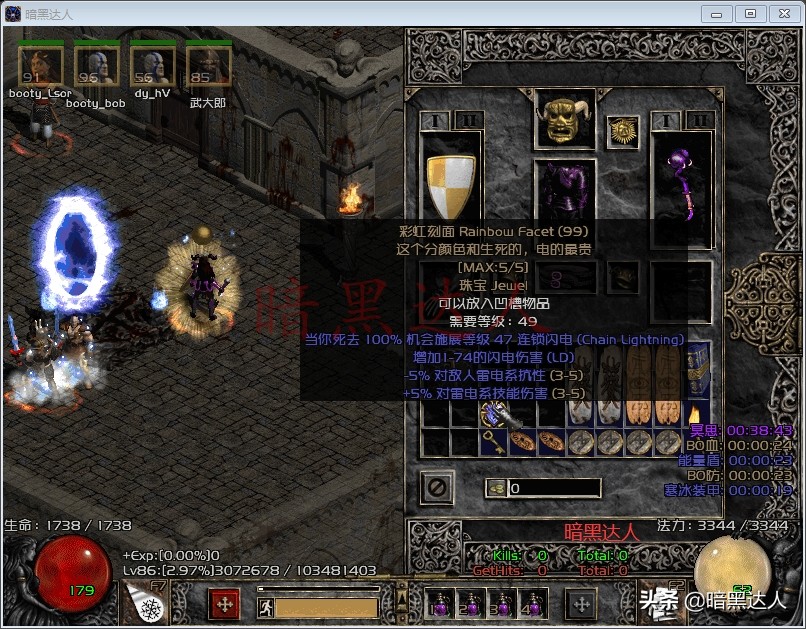Minimize the game window

(x=719, y=13)
